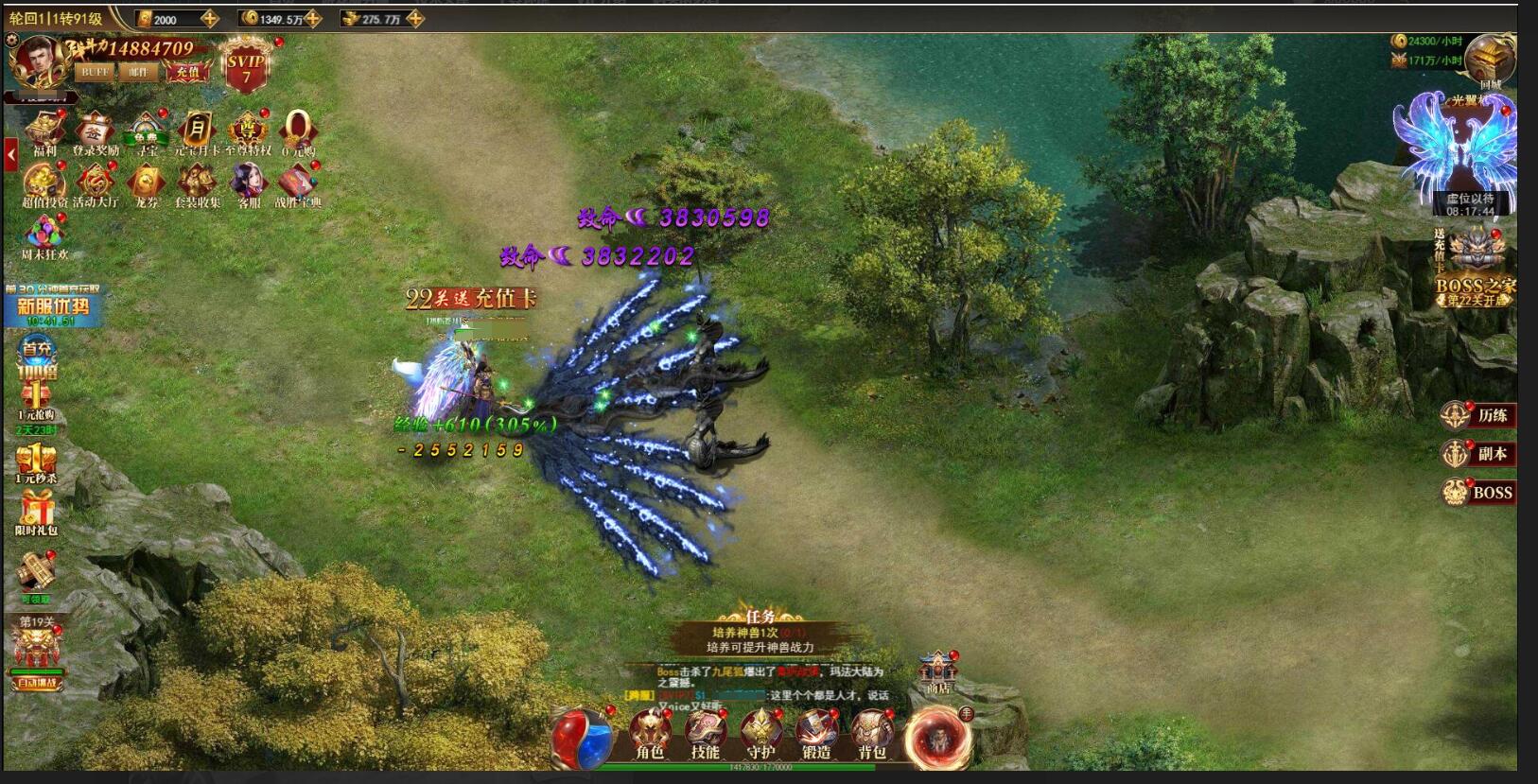Toggle 自动挑战 auto challenge
The image size is (1538, 784).
click(37, 682)
